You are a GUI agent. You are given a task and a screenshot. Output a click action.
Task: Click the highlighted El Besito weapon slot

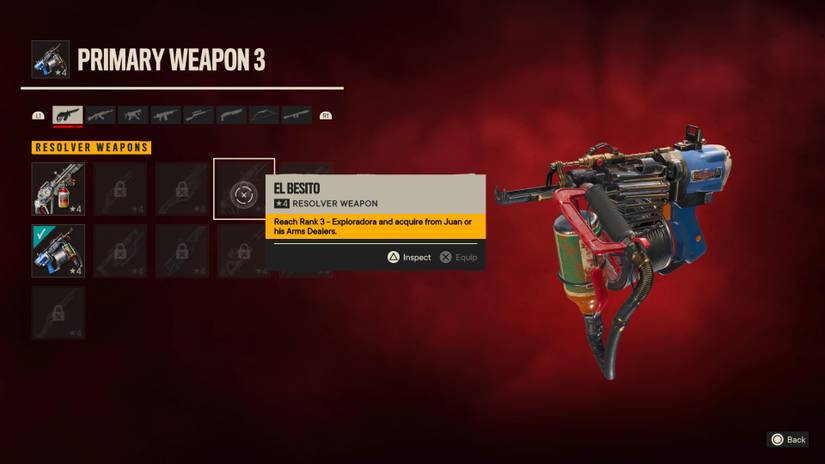point(244,189)
